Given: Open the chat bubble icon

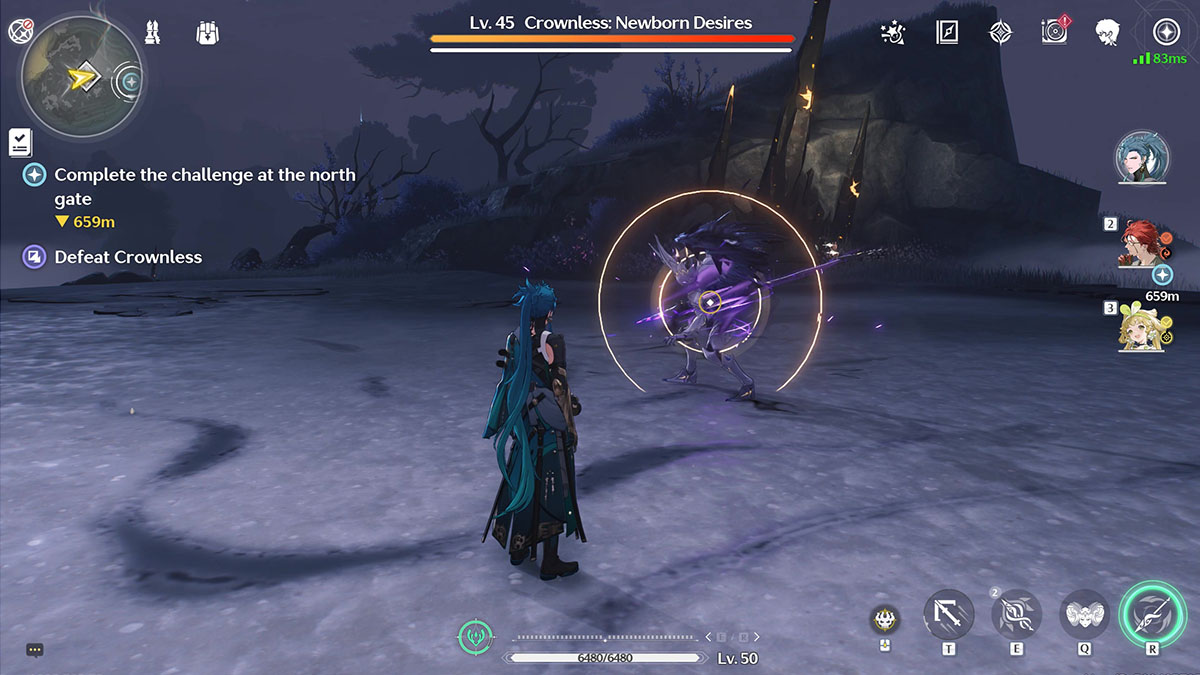Looking at the screenshot, I should click(x=35, y=650).
